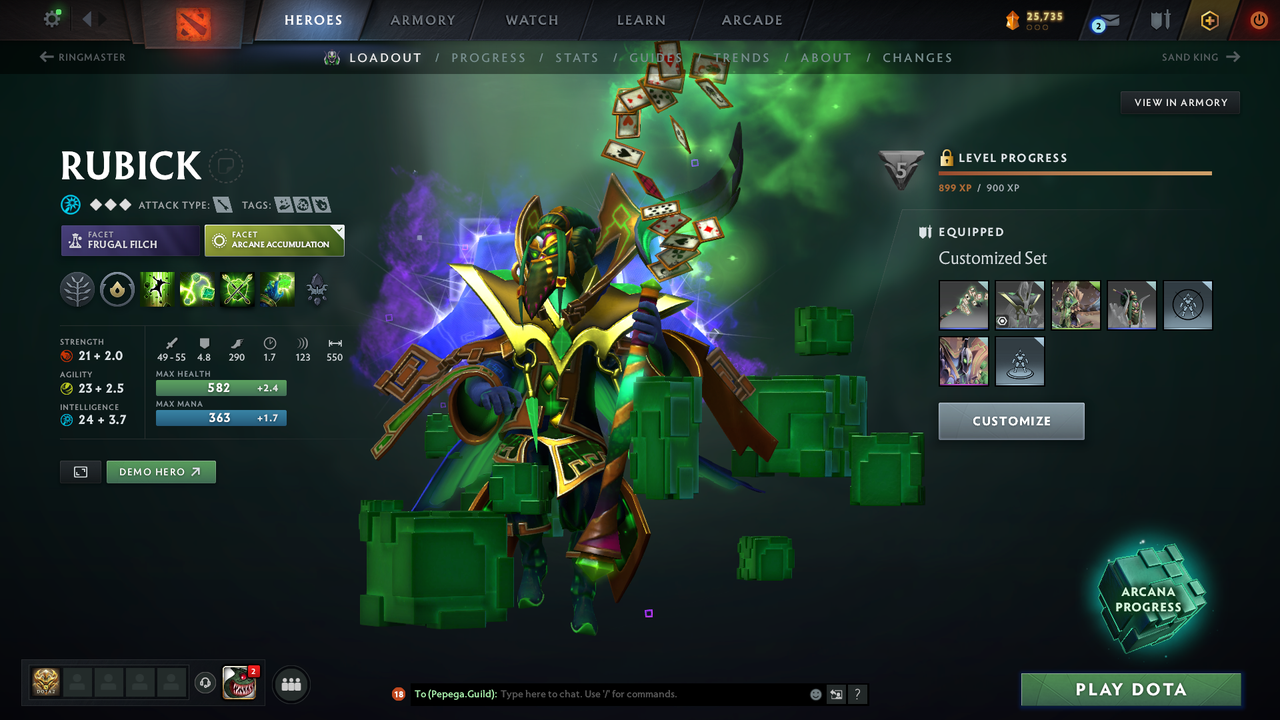This screenshot has height=720, width=1280.
Task: Toggle the hero portrait view icon
Action: pyautogui.click(x=80, y=471)
